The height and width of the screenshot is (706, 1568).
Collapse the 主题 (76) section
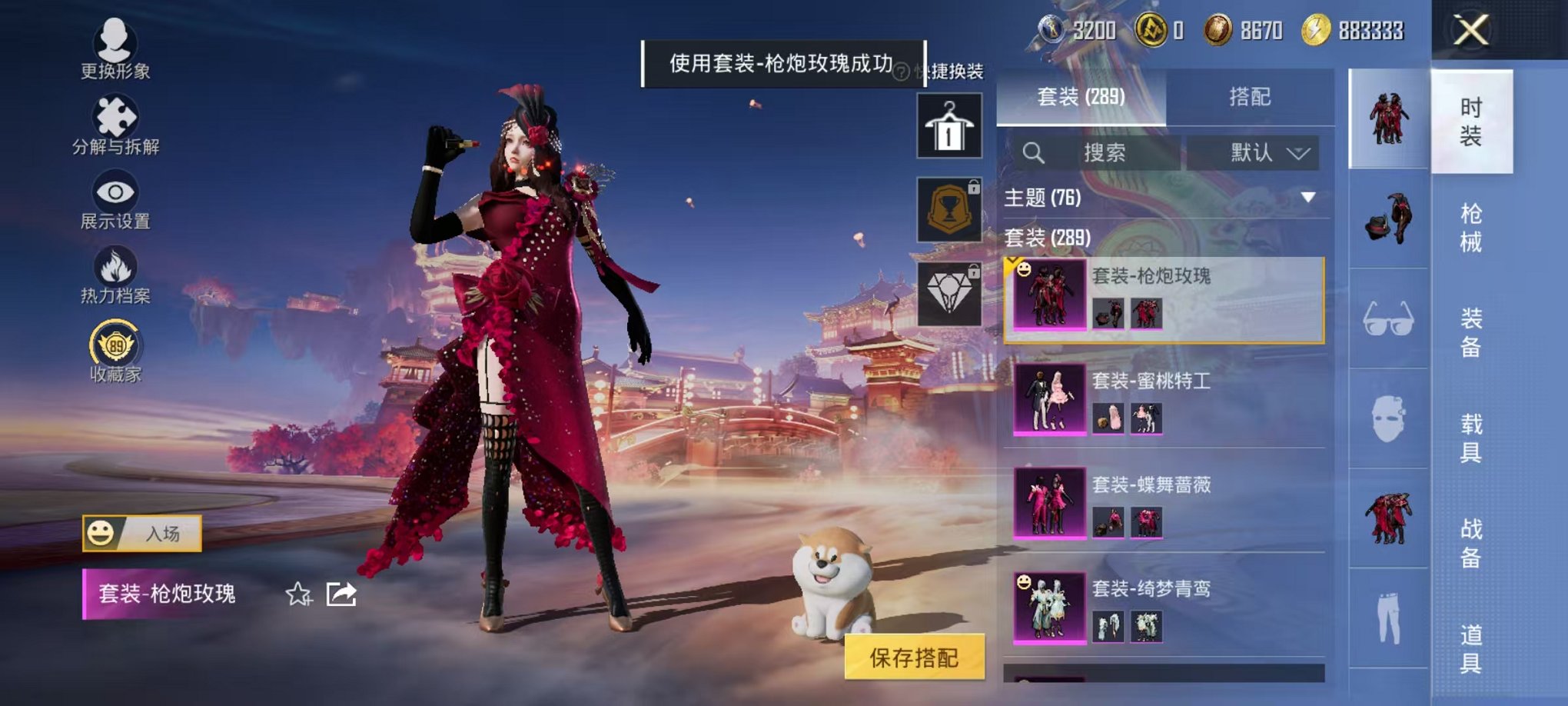tap(1307, 195)
